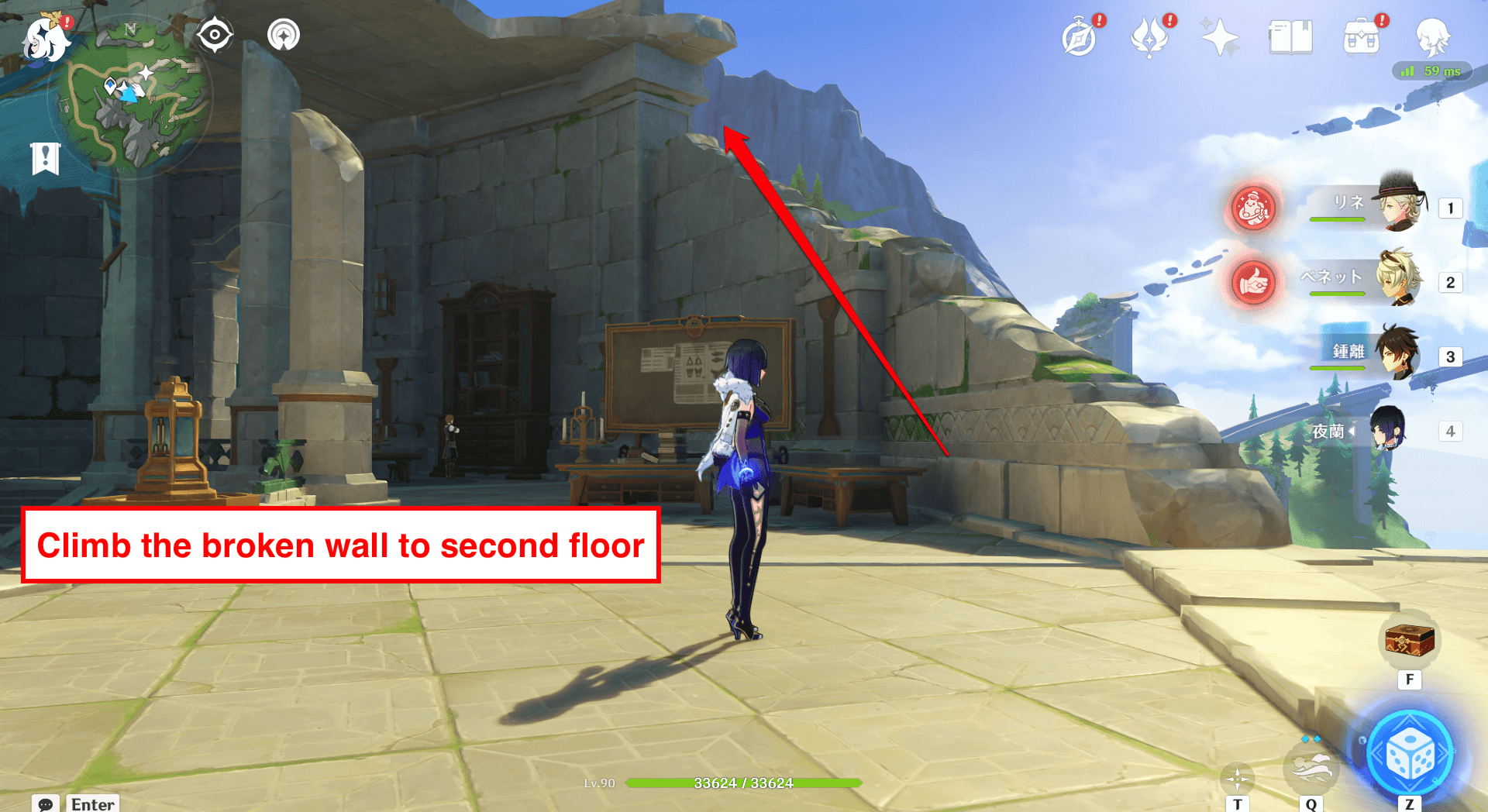Click the quest navigation compass icon beside the minimap

[x=215, y=34]
